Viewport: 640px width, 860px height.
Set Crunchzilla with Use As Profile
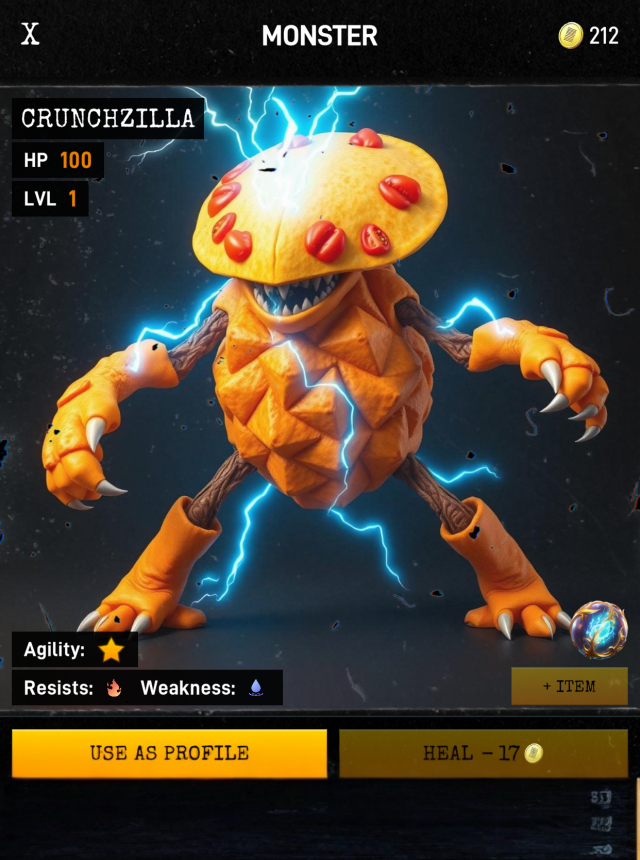pos(169,753)
